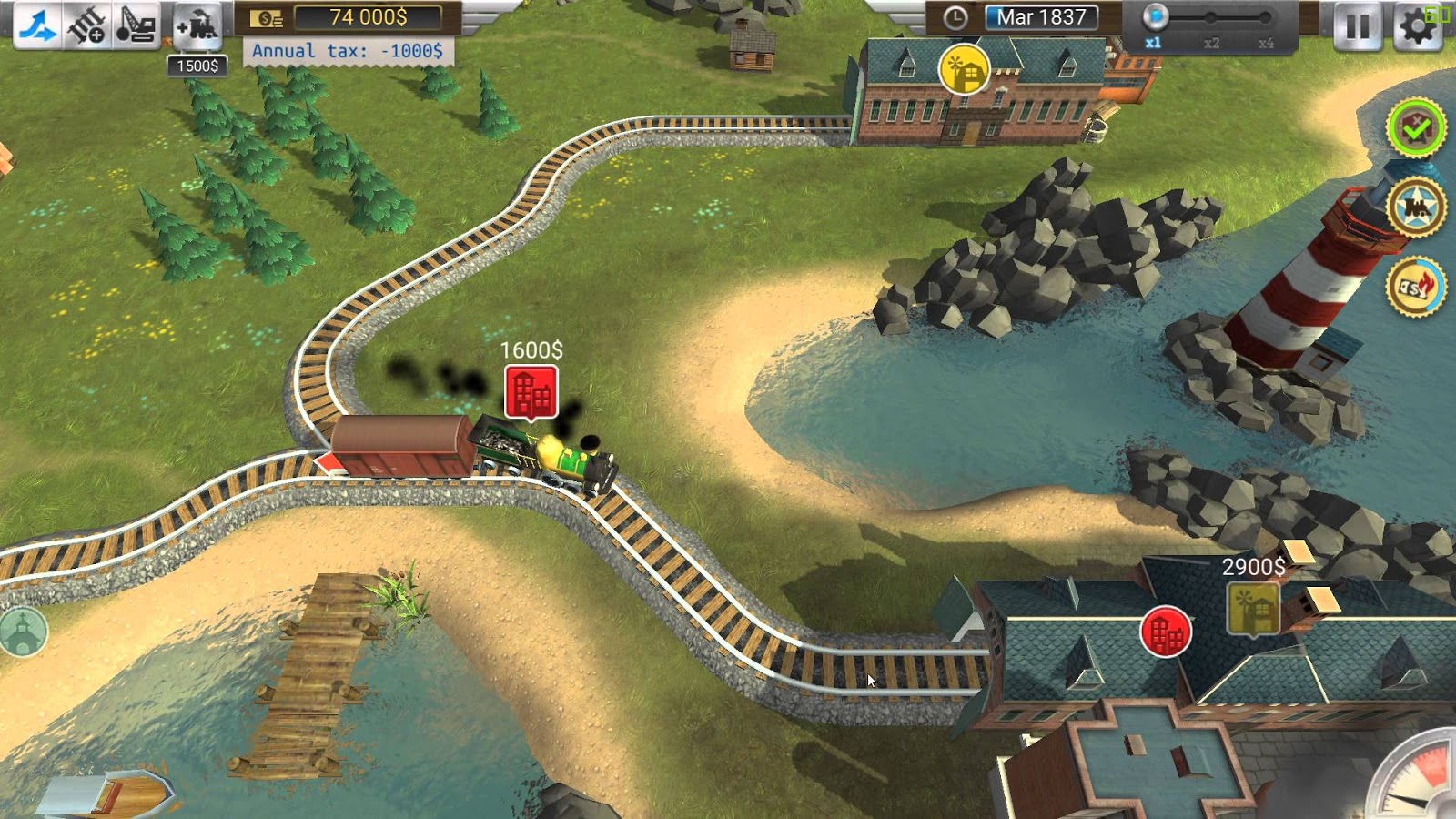The width and height of the screenshot is (1456, 819).
Task: Set game speed to x4
Action: (1266, 18)
